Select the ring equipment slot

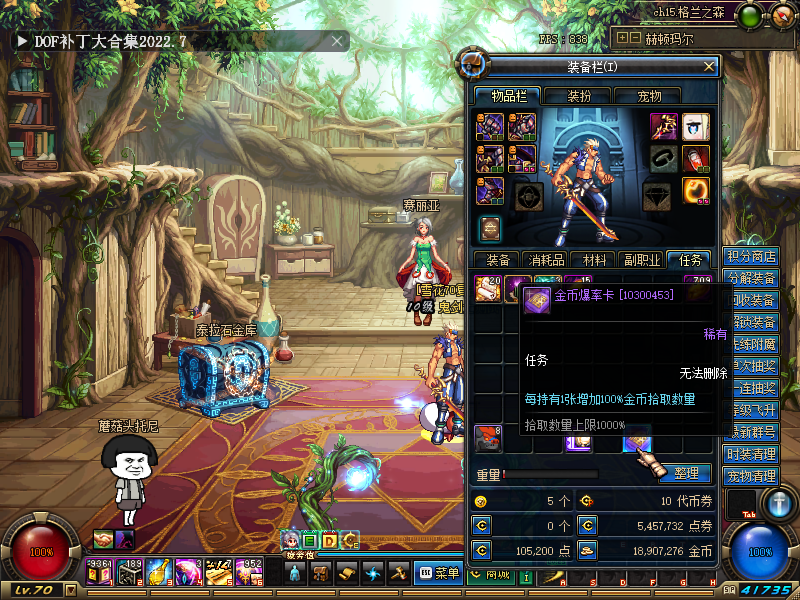click(664, 158)
